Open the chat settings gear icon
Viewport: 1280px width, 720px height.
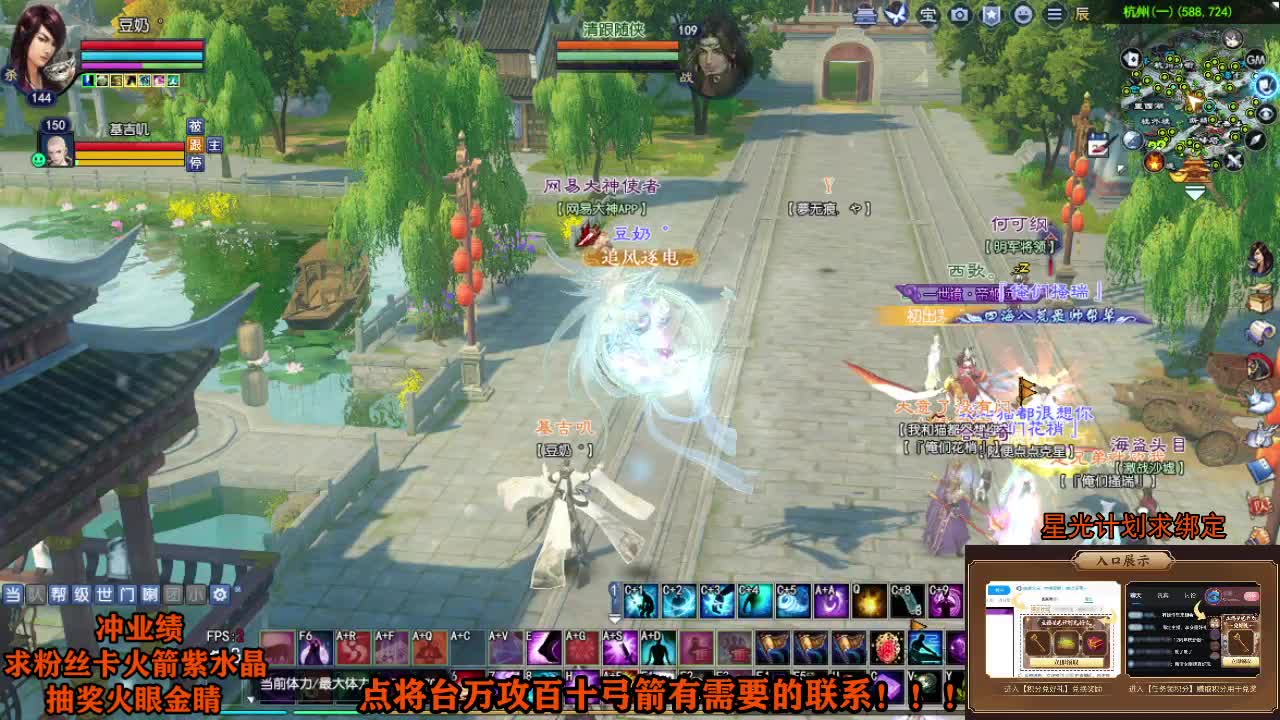click(220, 594)
